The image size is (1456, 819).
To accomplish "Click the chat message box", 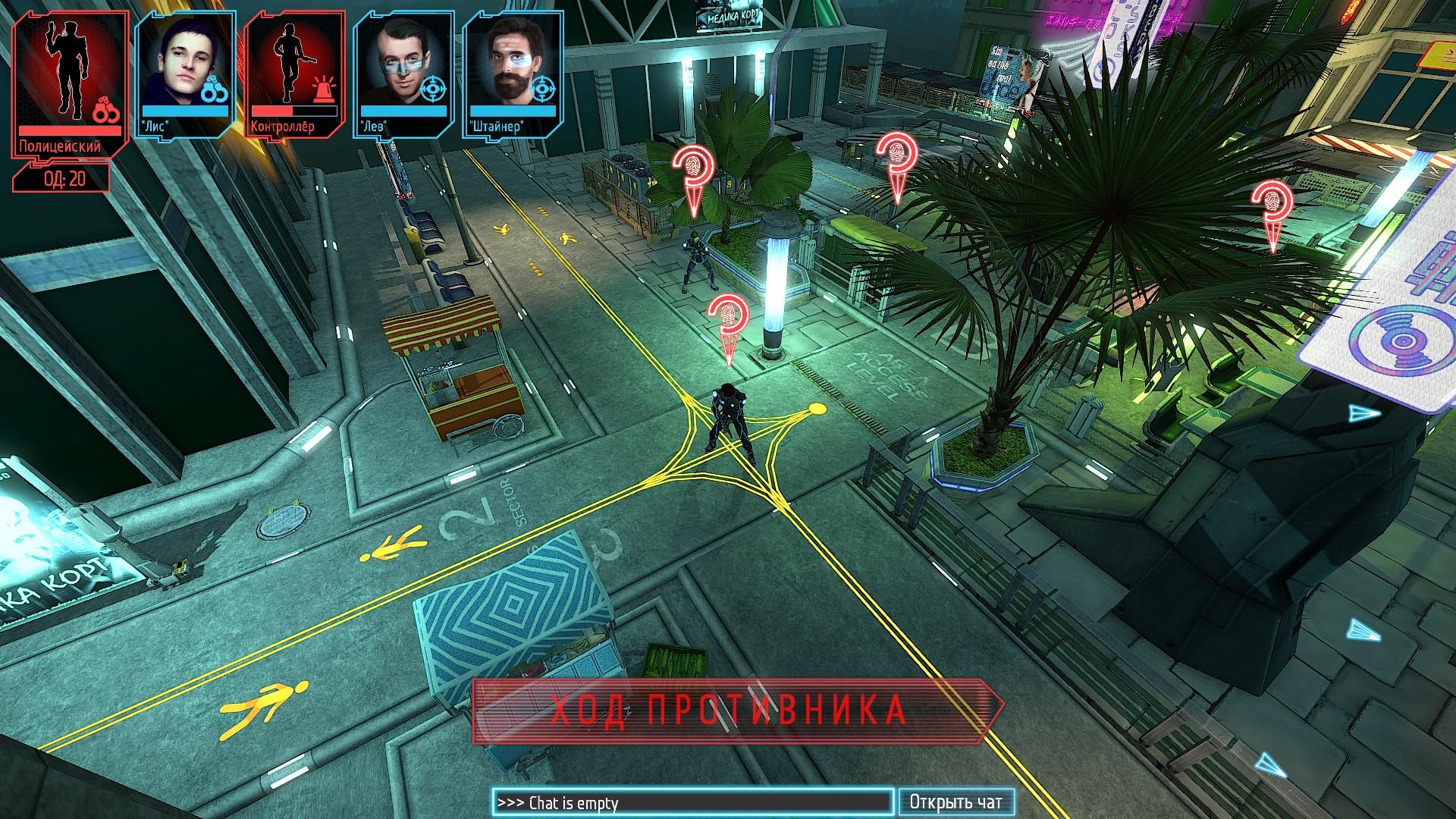I will (692, 802).
